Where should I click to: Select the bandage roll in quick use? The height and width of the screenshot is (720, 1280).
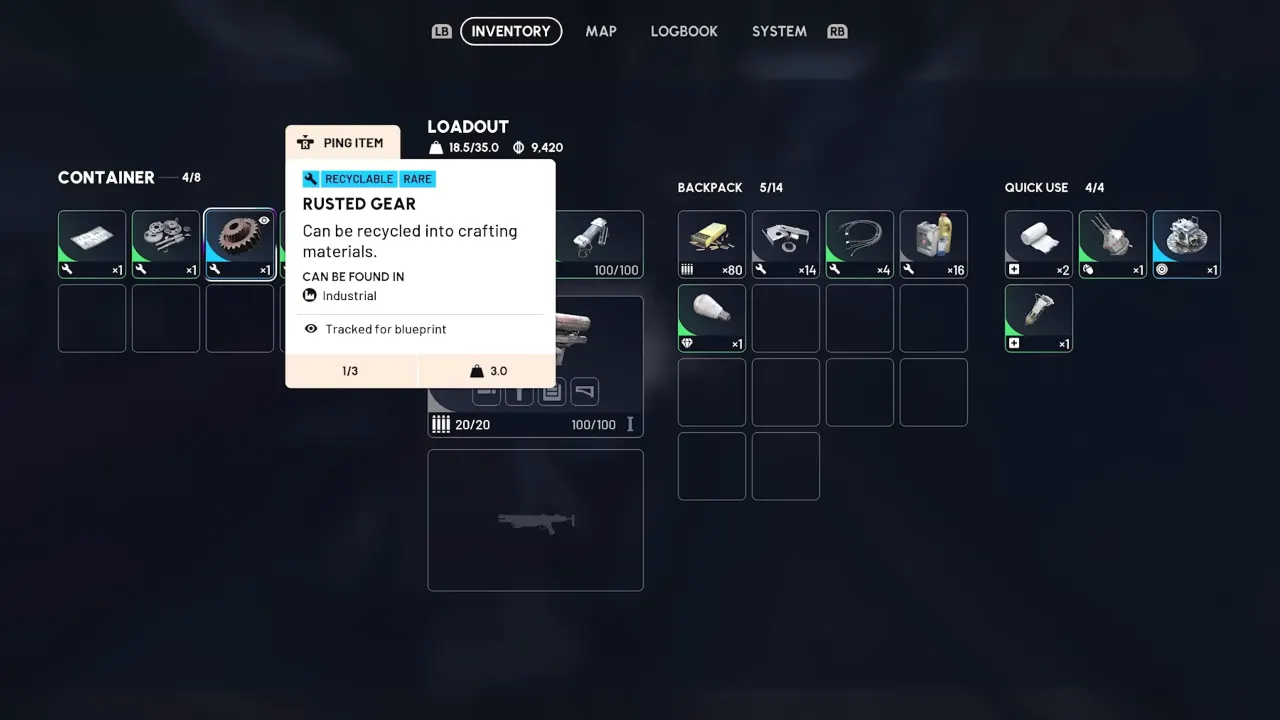[1038, 243]
